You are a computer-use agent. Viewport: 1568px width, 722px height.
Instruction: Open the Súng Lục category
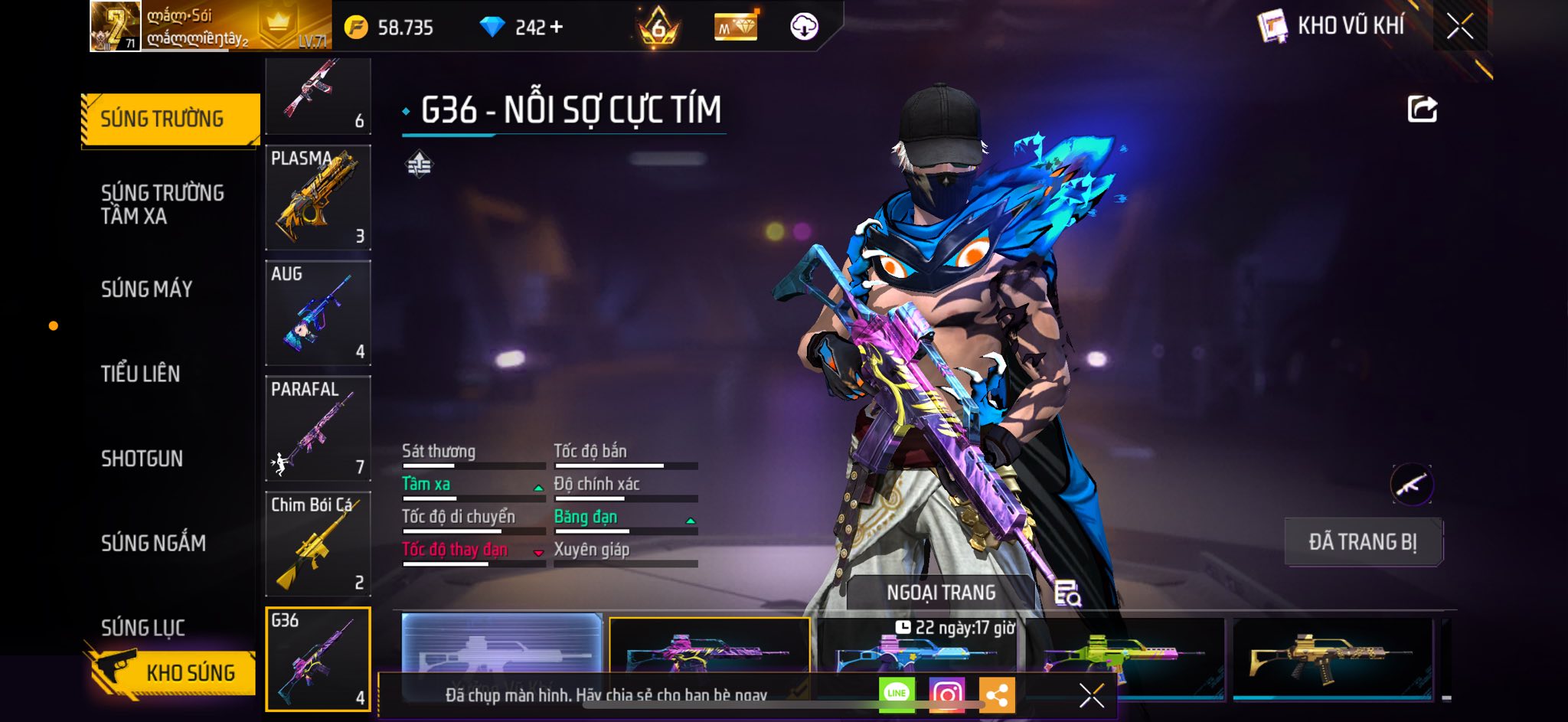pos(143,627)
